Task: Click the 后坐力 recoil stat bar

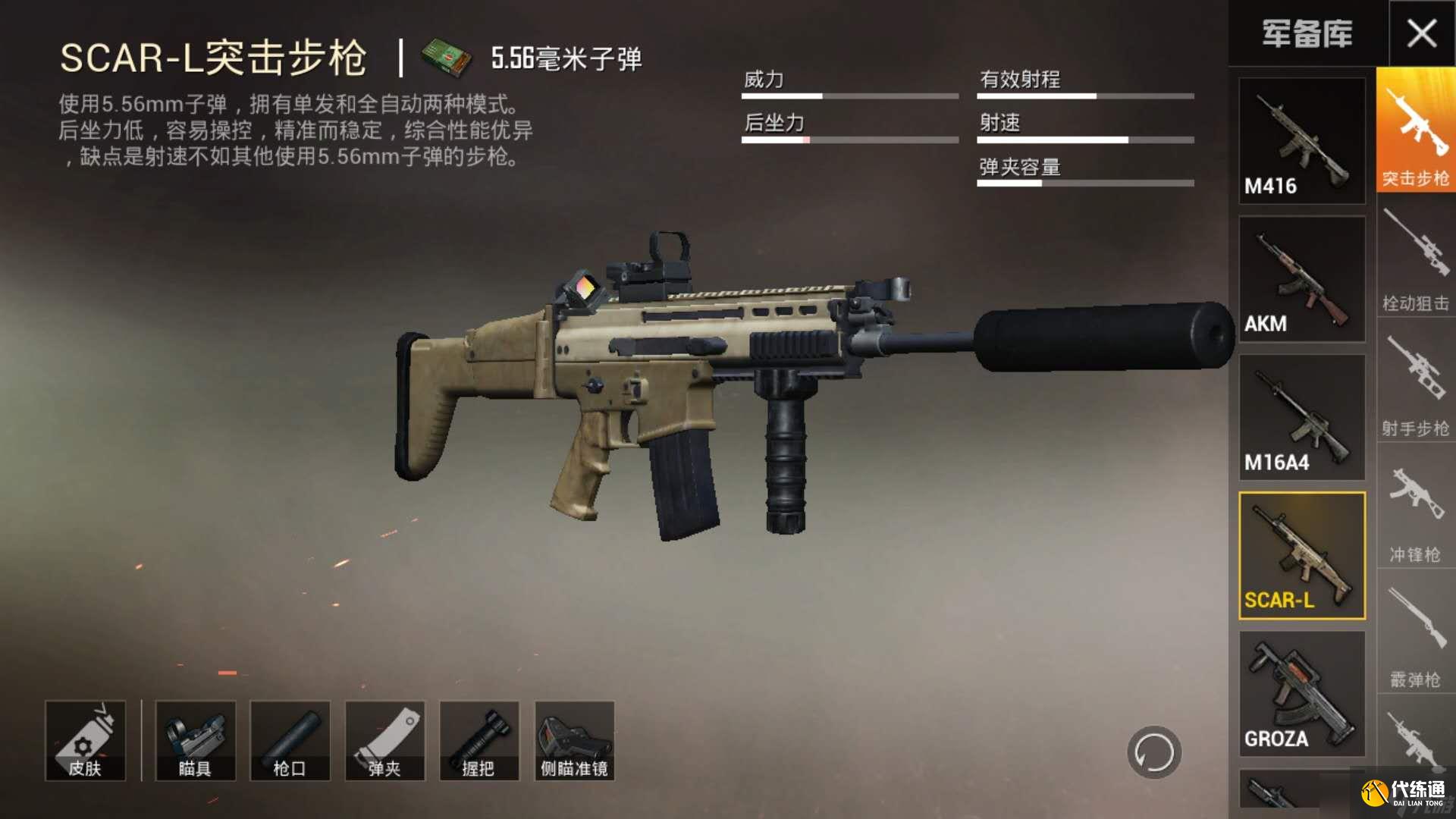Action: click(849, 140)
